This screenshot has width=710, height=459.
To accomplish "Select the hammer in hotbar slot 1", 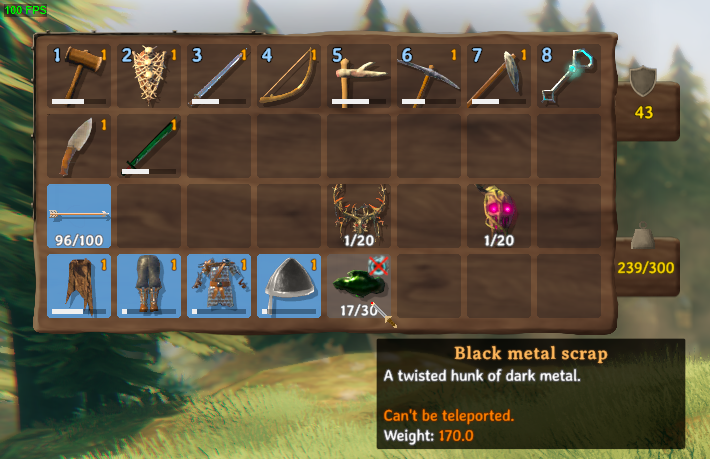I will pos(79,76).
